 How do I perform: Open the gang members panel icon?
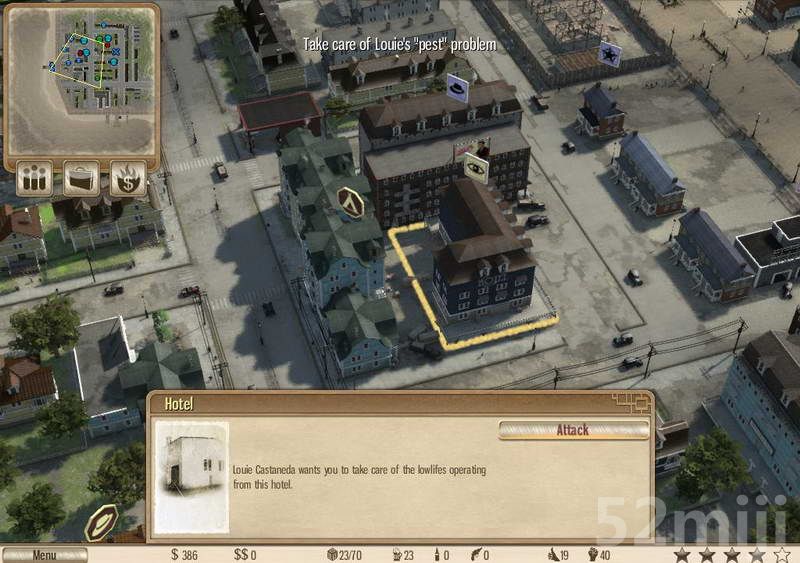pos(35,179)
